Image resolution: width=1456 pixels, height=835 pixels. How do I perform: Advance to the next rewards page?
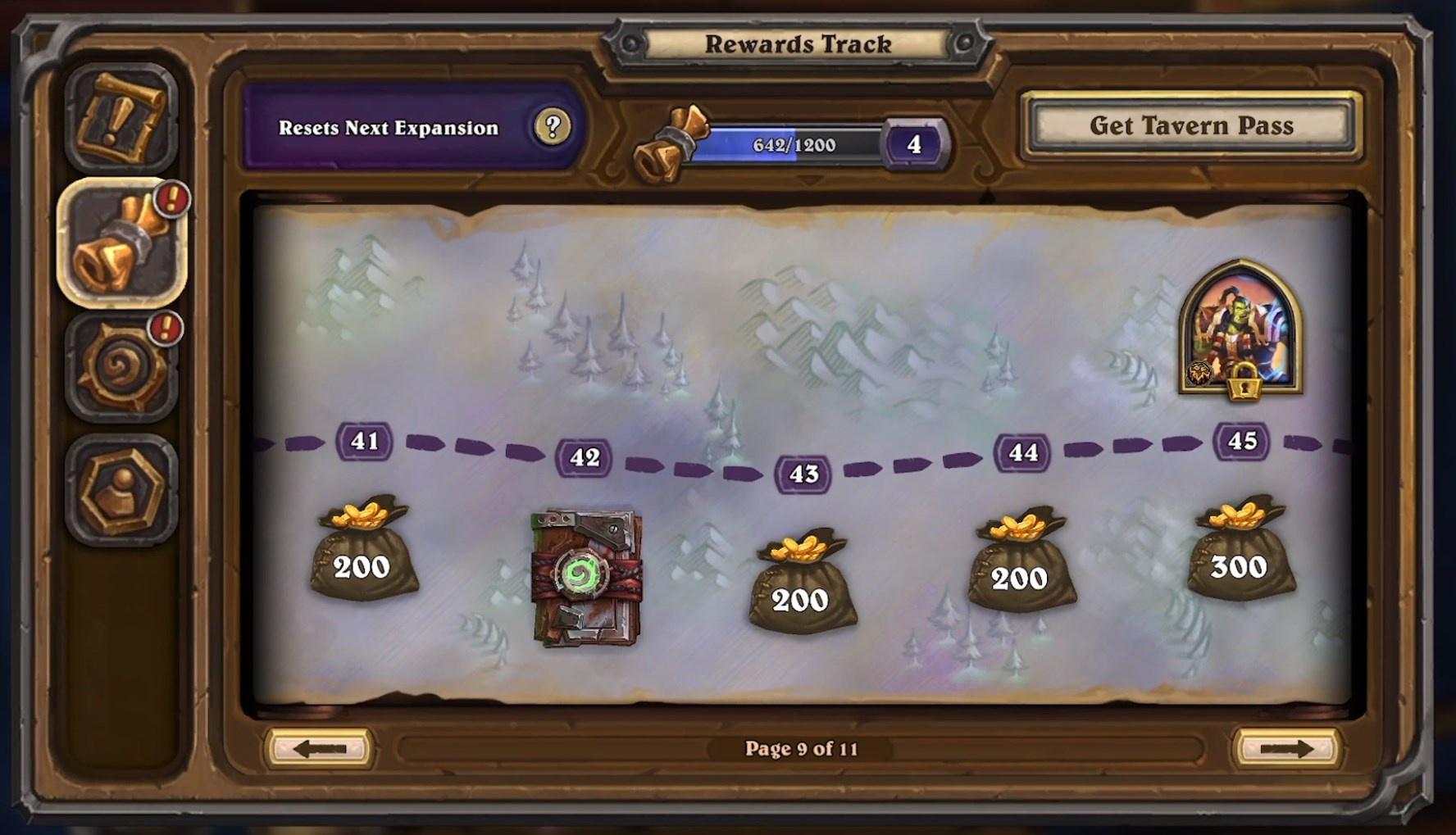pyautogui.click(x=1286, y=748)
